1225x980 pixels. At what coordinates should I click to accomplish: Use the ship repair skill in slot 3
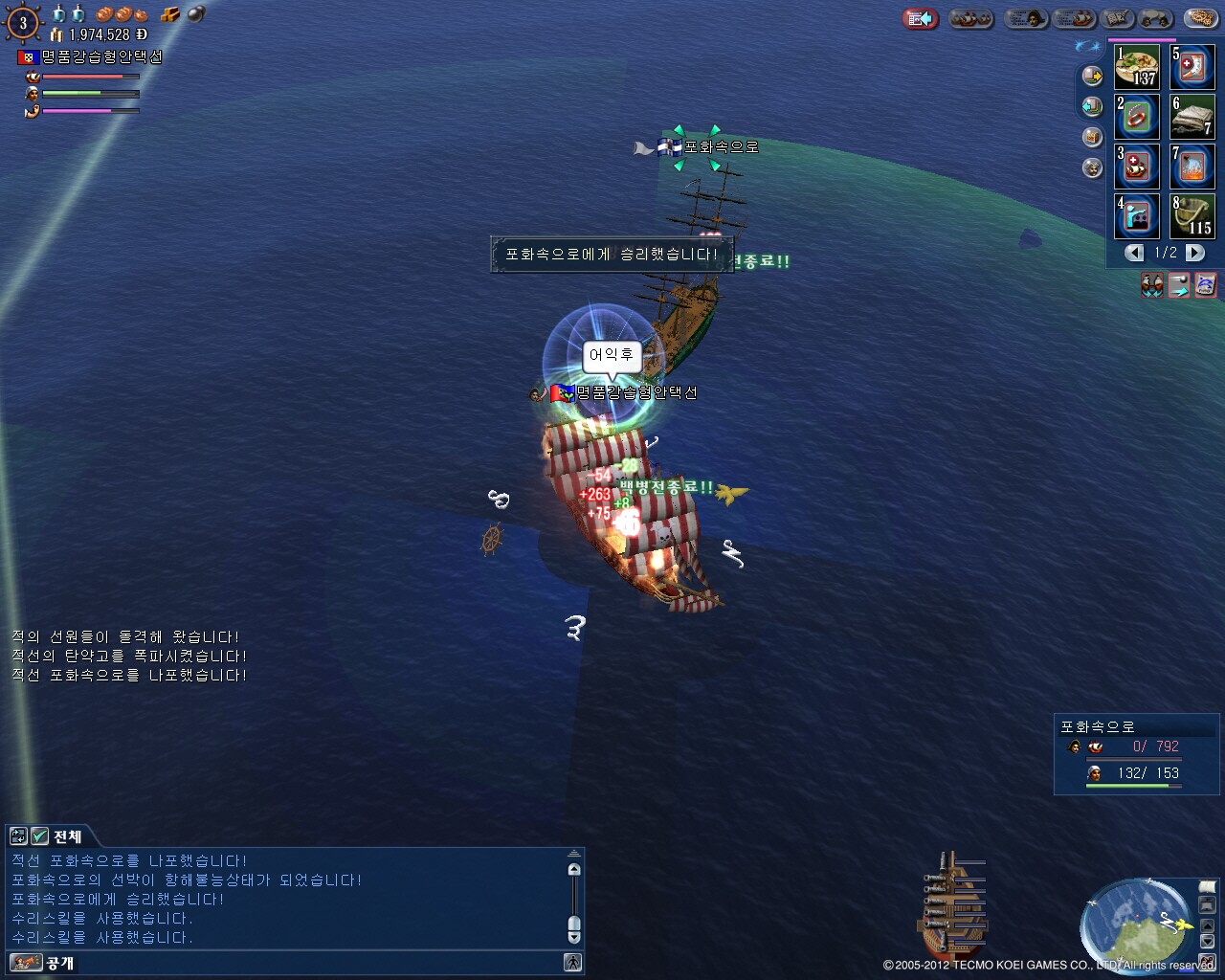(x=1137, y=167)
